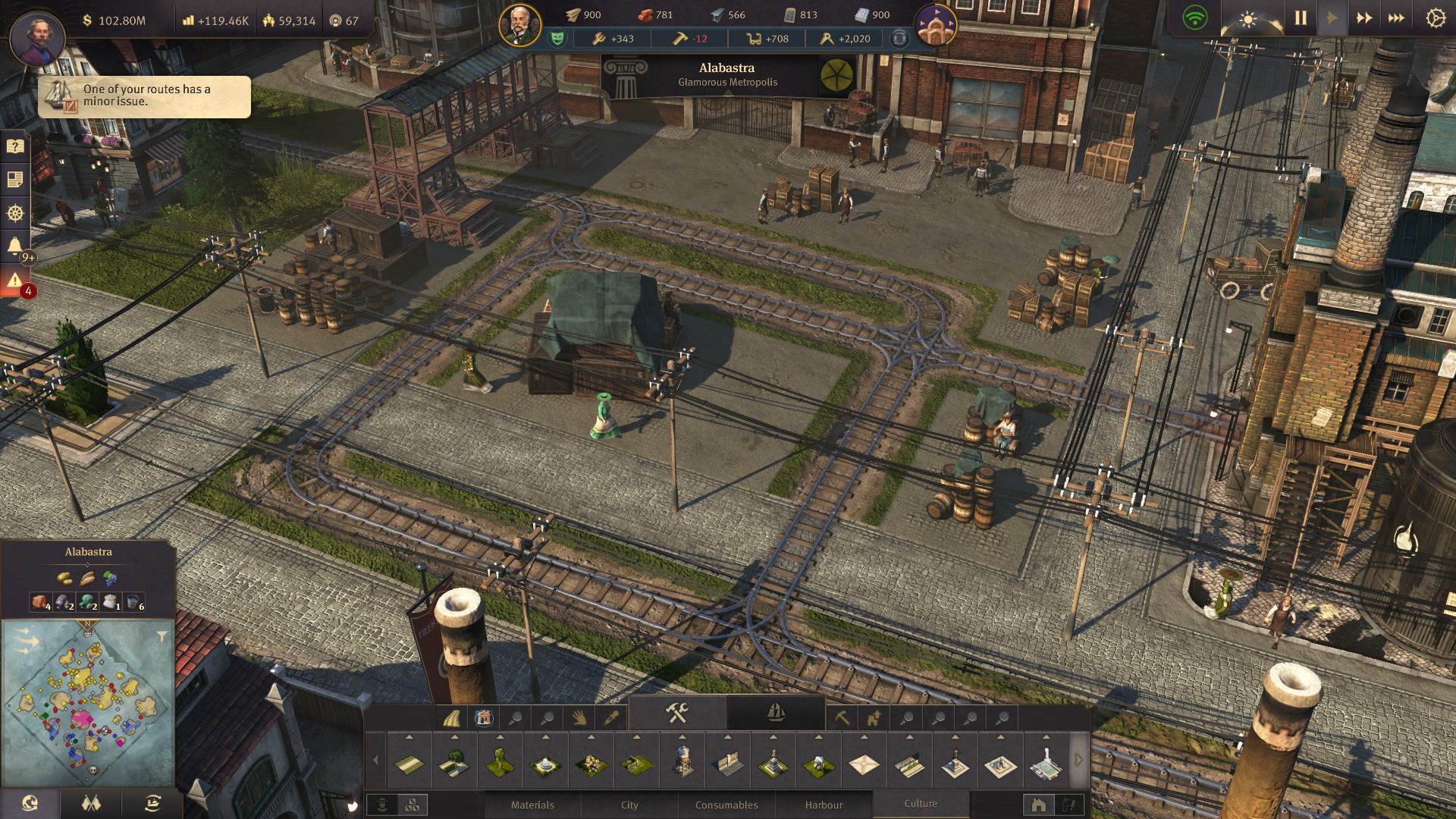Image resolution: width=1456 pixels, height=819 pixels.
Task: Open the in-game help book icon
Action: click(x=14, y=146)
